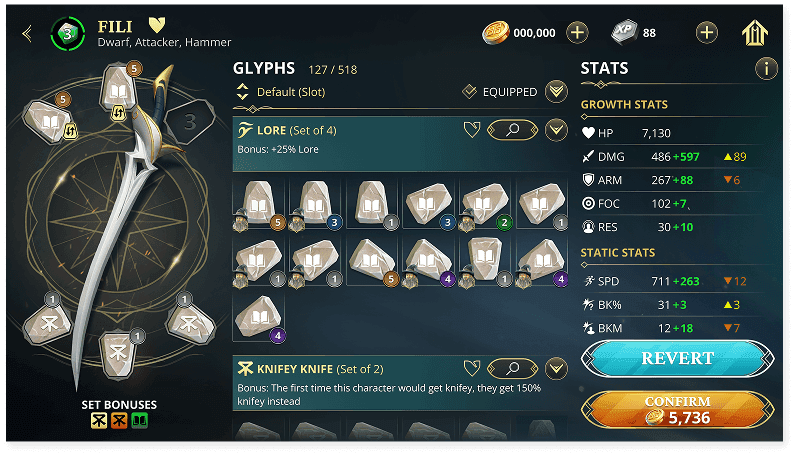Add more gold coins with plus button
Viewport: 795px width, 456px height.
[x=577, y=33]
